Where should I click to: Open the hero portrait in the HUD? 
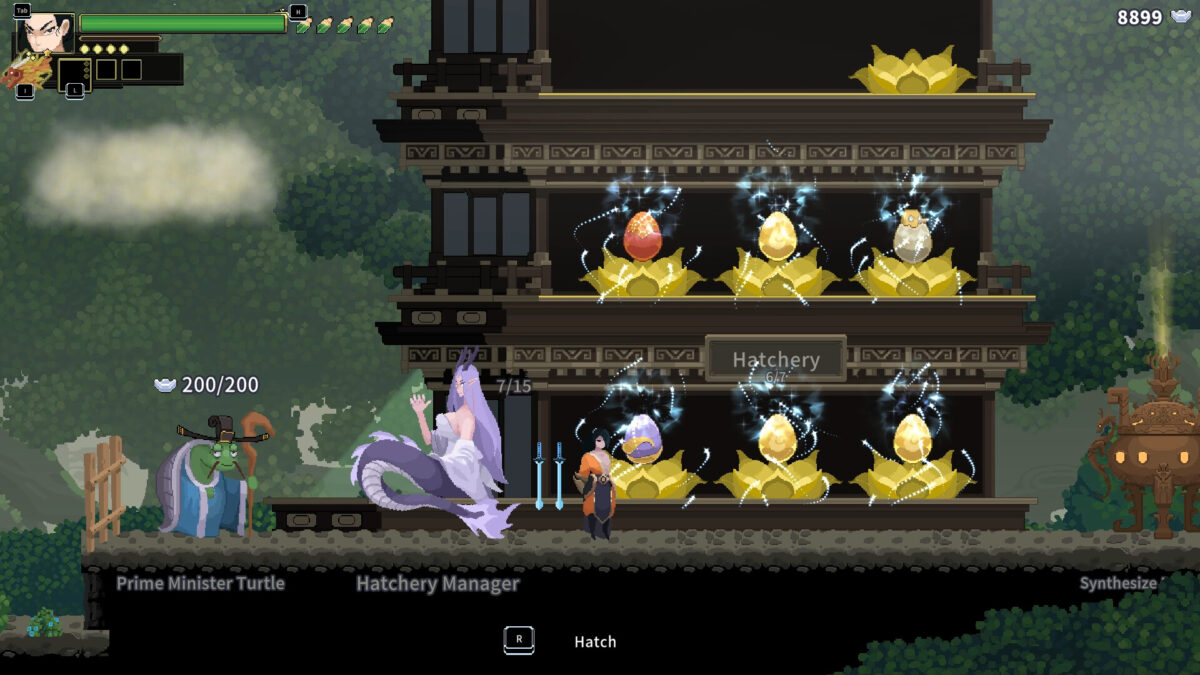[x=48, y=35]
